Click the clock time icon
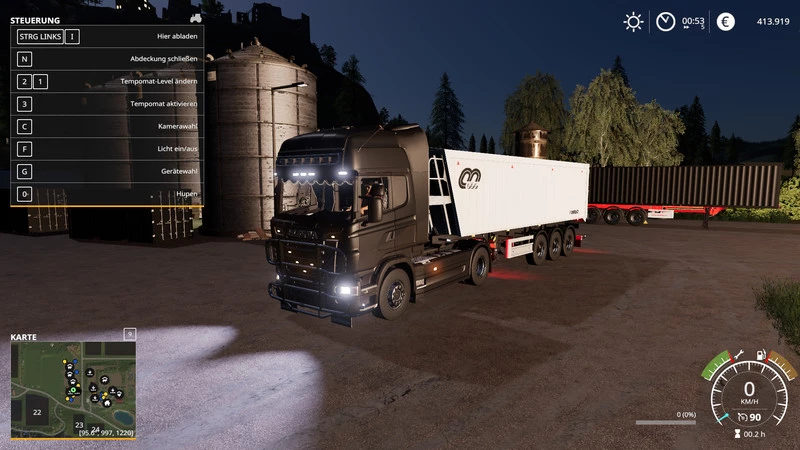Screen dimensions: 800x450 click(665, 22)
